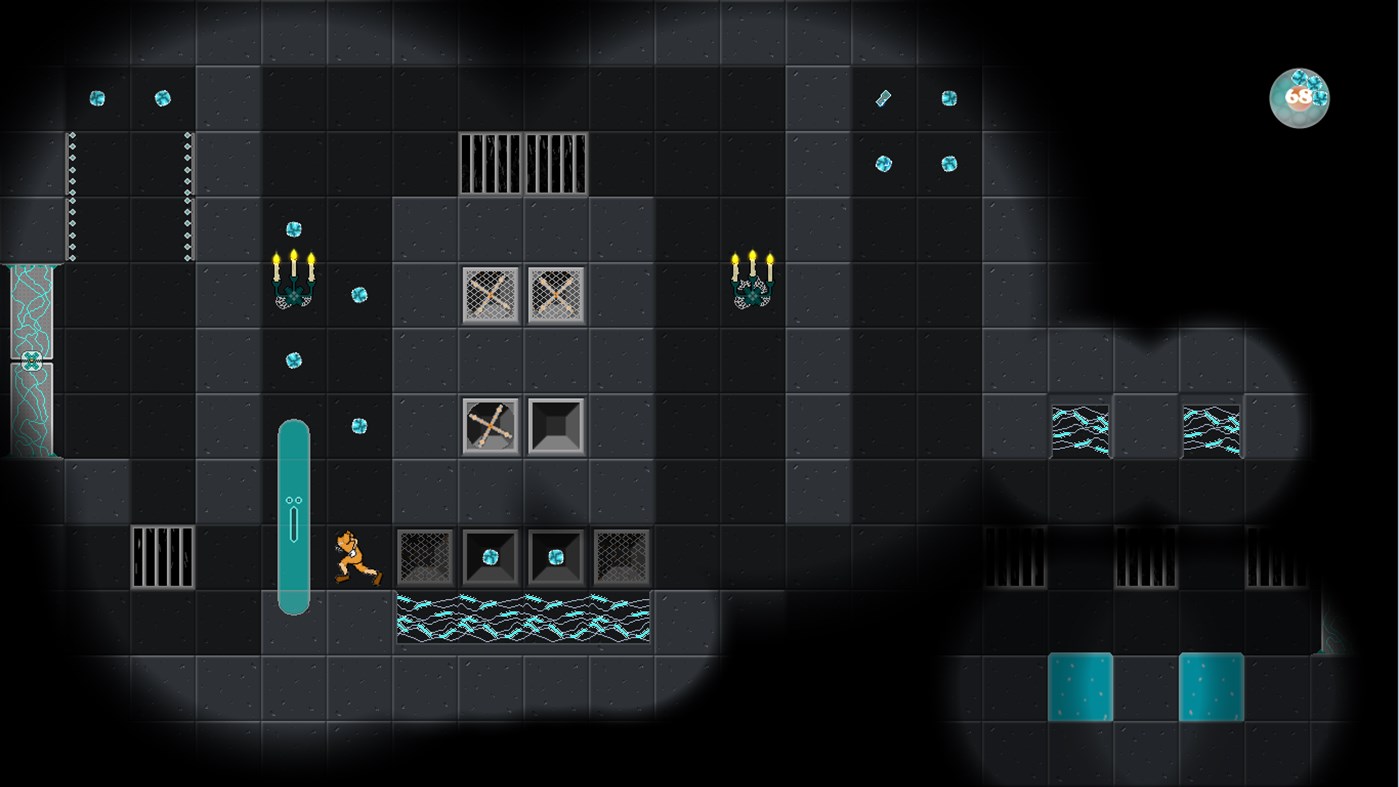Select the gem counter orb showing 68
1399x787 pixels.
click(x=1298, y=96)
